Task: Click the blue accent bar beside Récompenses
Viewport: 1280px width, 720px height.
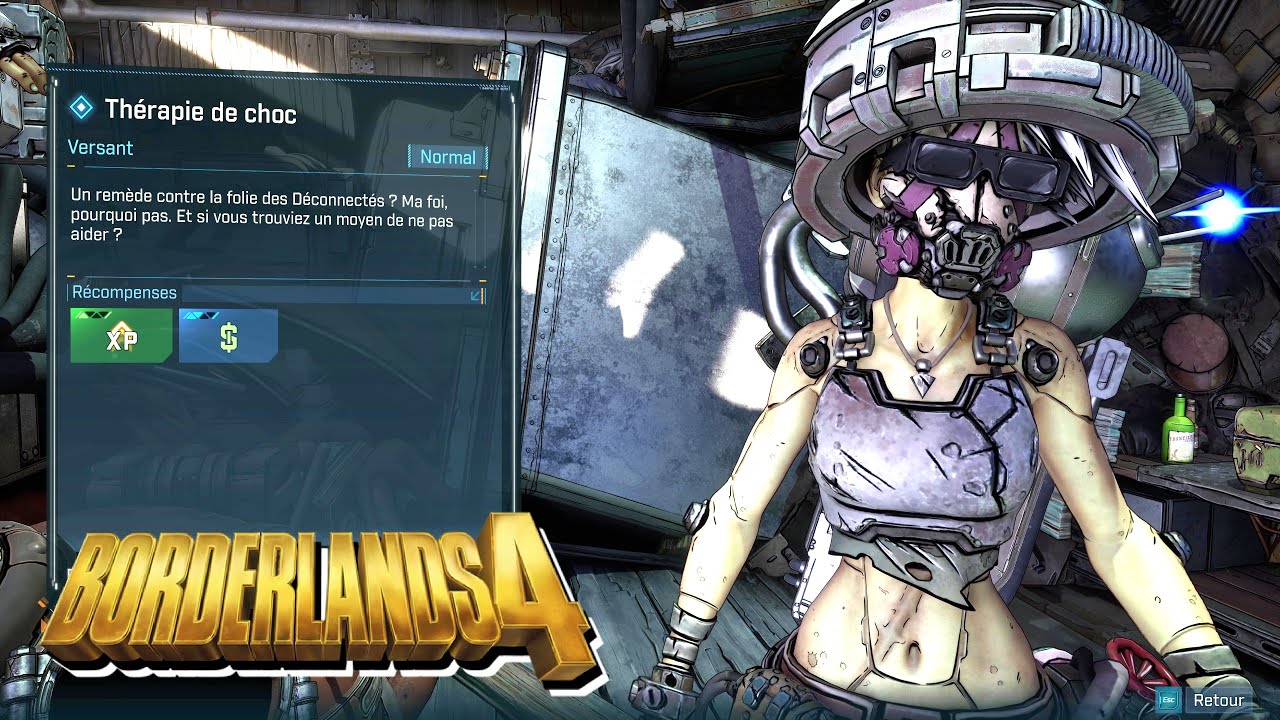Action: point(68,292)
